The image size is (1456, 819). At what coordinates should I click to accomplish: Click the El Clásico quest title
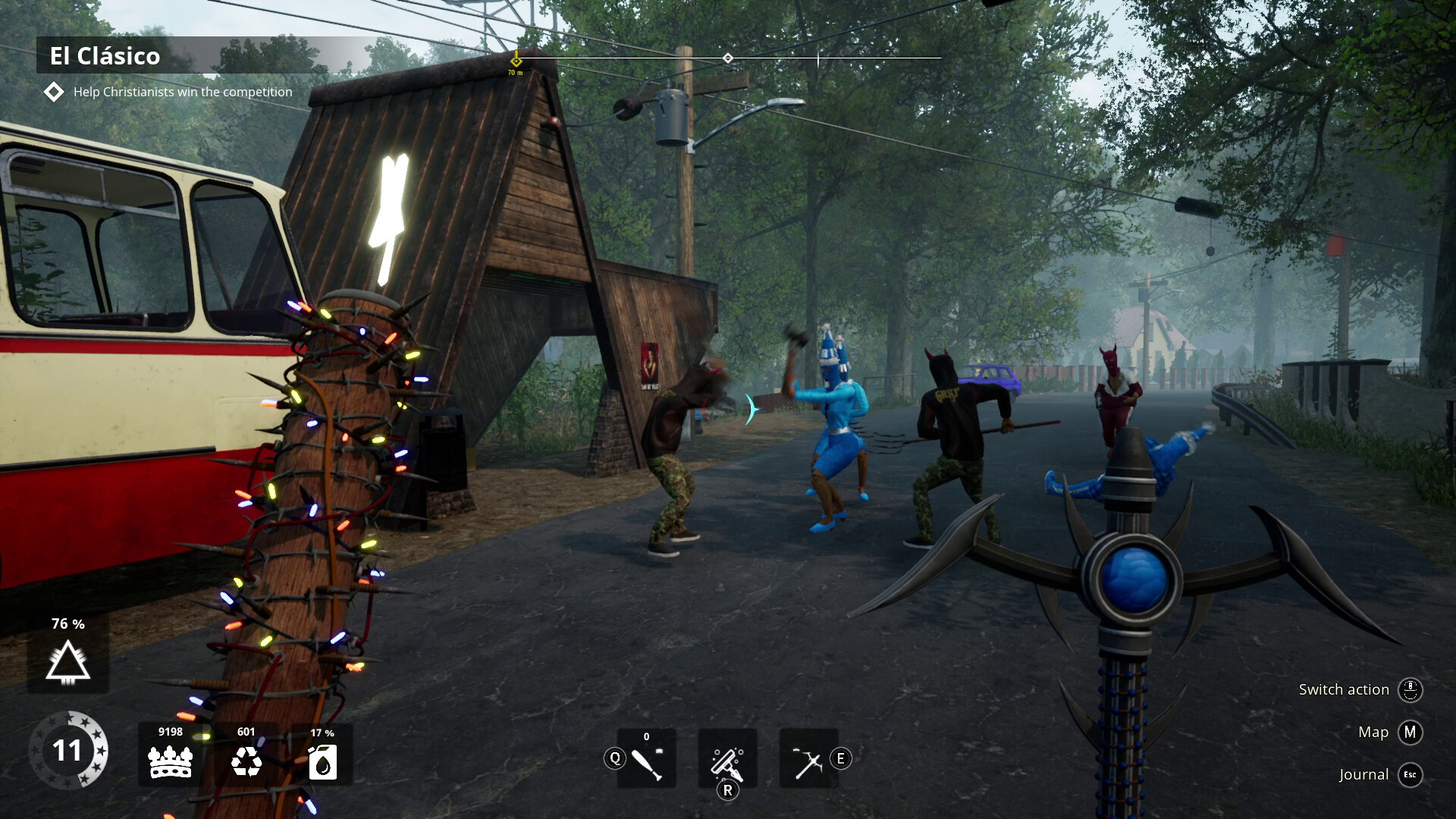[x=105, y=56]
